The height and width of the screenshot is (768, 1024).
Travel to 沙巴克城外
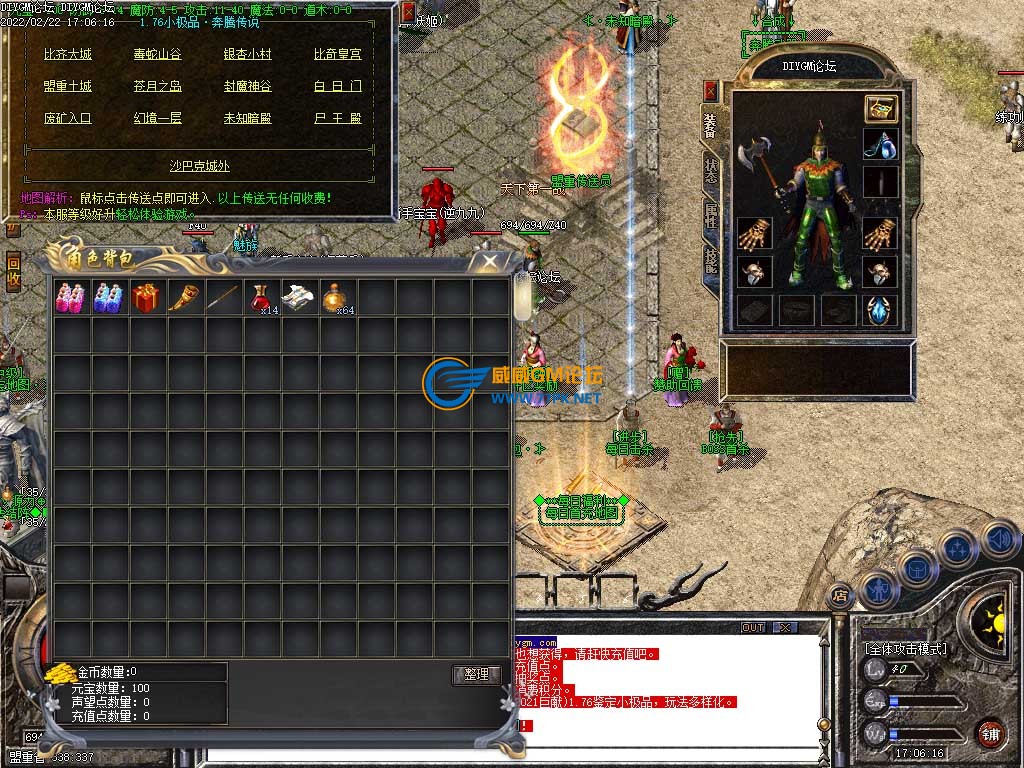pyautogui.click(x=198, y=165)
